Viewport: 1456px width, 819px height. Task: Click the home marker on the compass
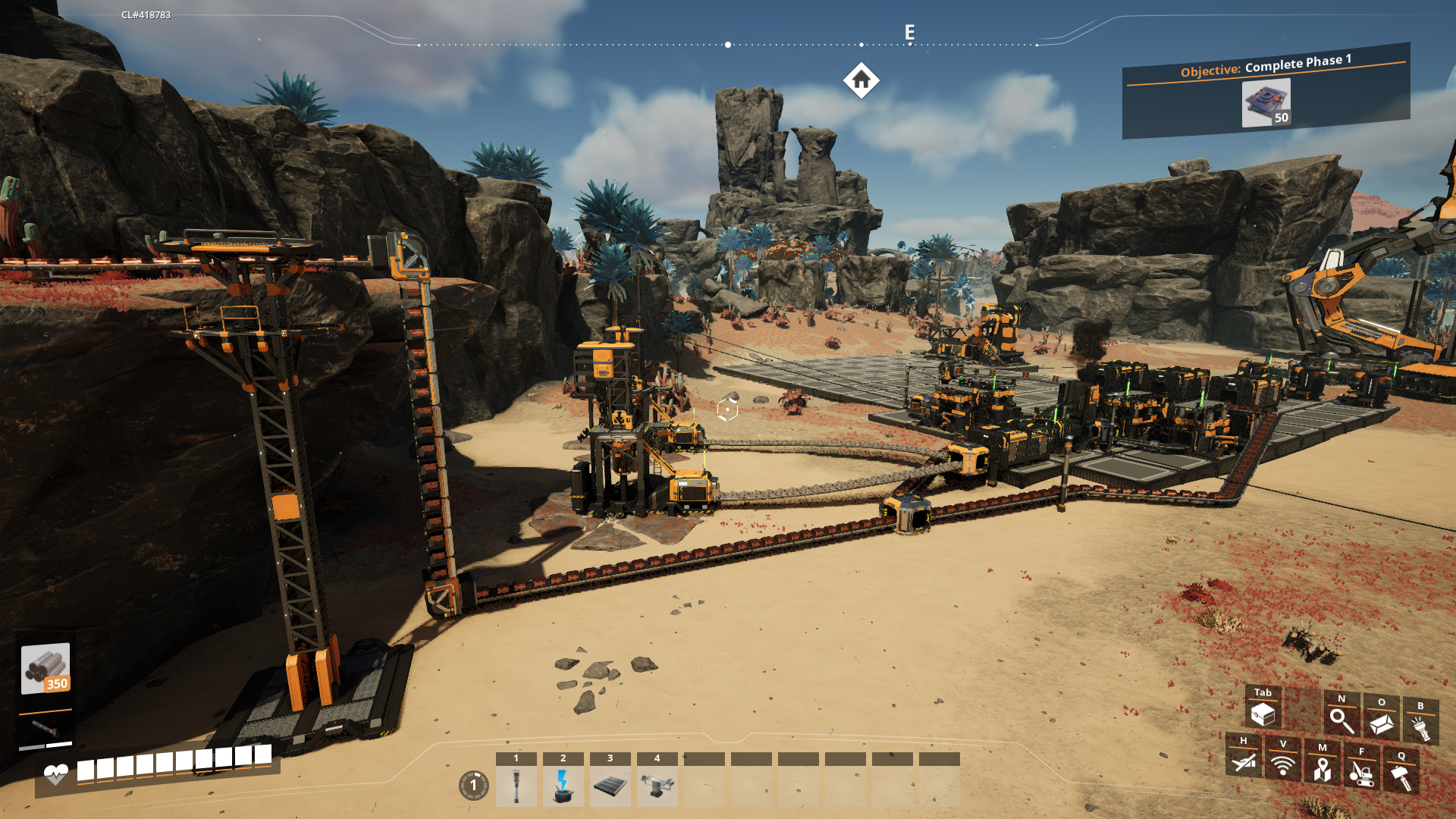pyautogui.click(x=861, y=80)
